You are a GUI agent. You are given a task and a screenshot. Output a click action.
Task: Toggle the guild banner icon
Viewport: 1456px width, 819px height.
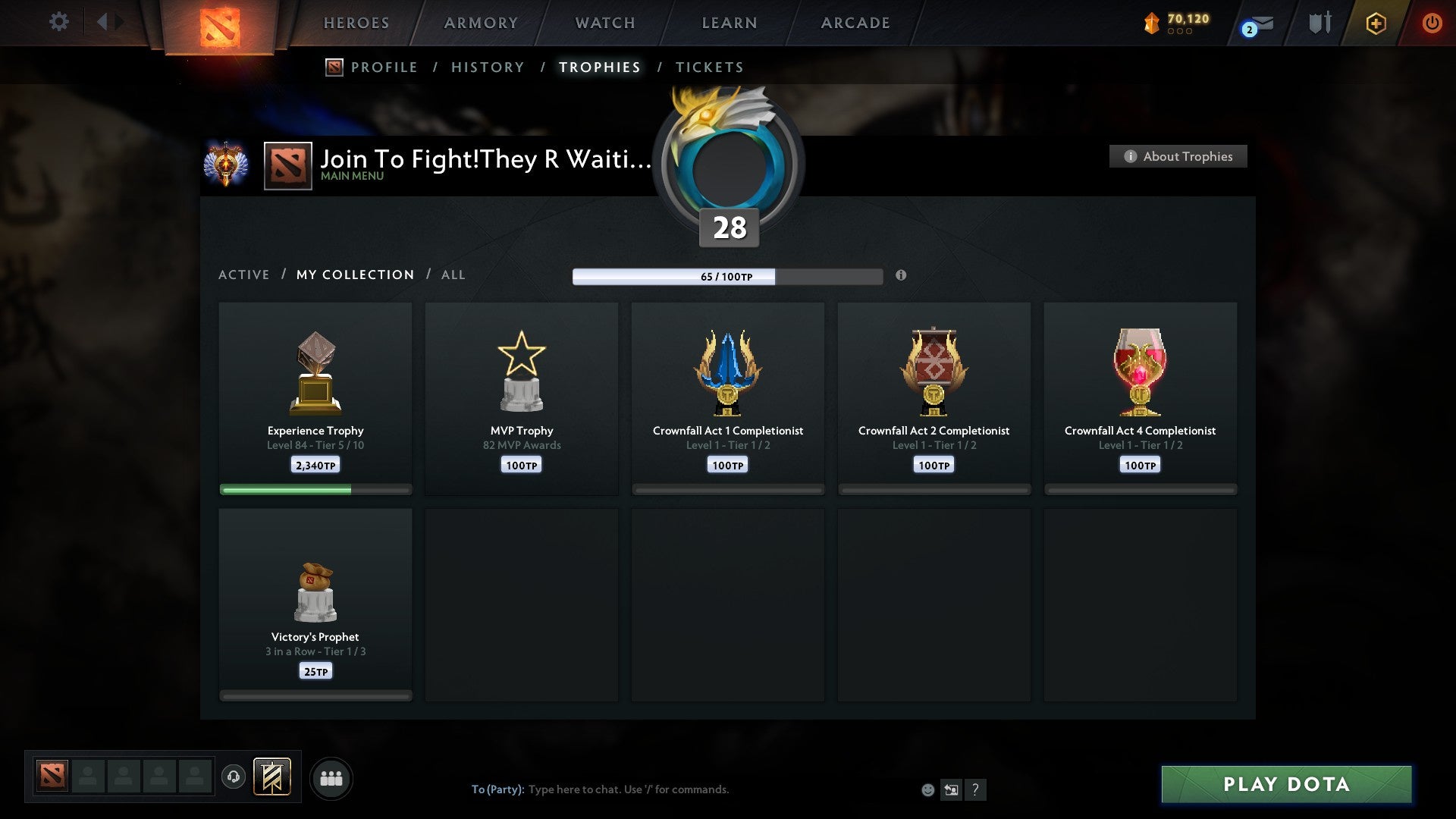[271, 777]
